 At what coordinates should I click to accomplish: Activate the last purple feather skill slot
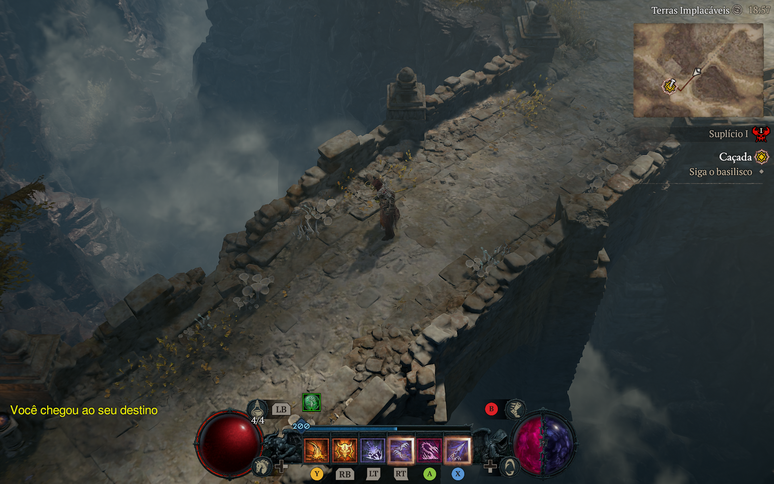pyautogui.click(x=457, y=450)
